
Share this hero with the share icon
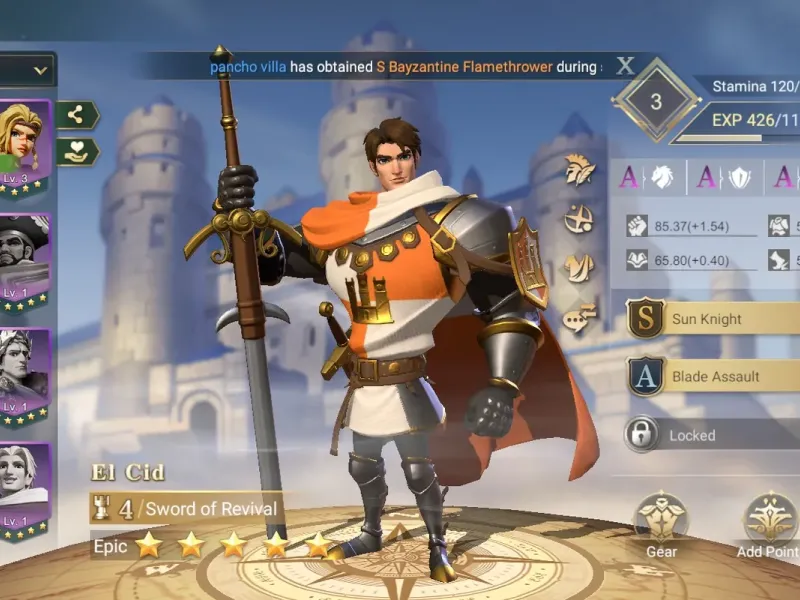point(75,115)
